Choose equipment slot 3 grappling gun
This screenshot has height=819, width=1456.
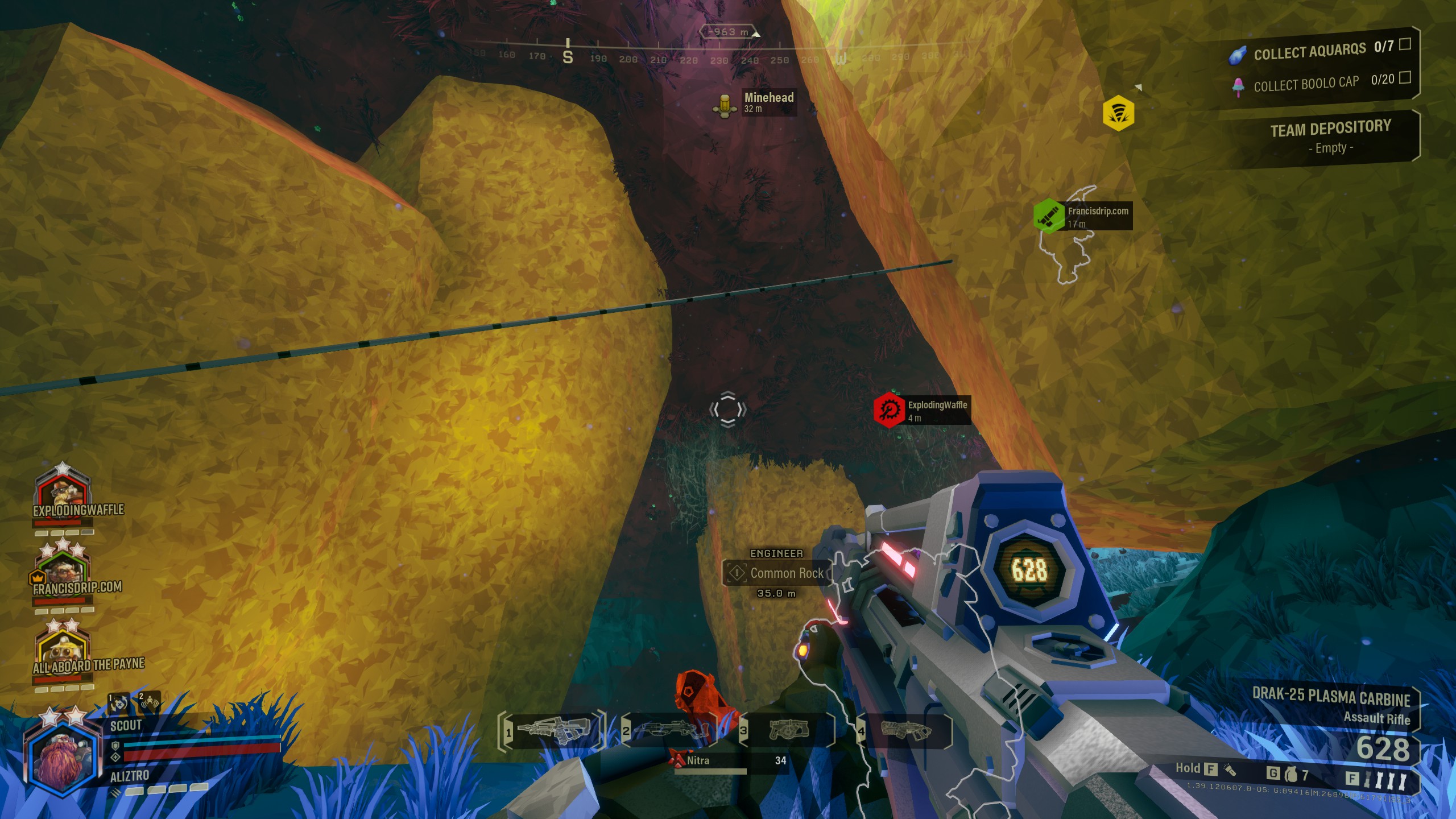point(788,731)
